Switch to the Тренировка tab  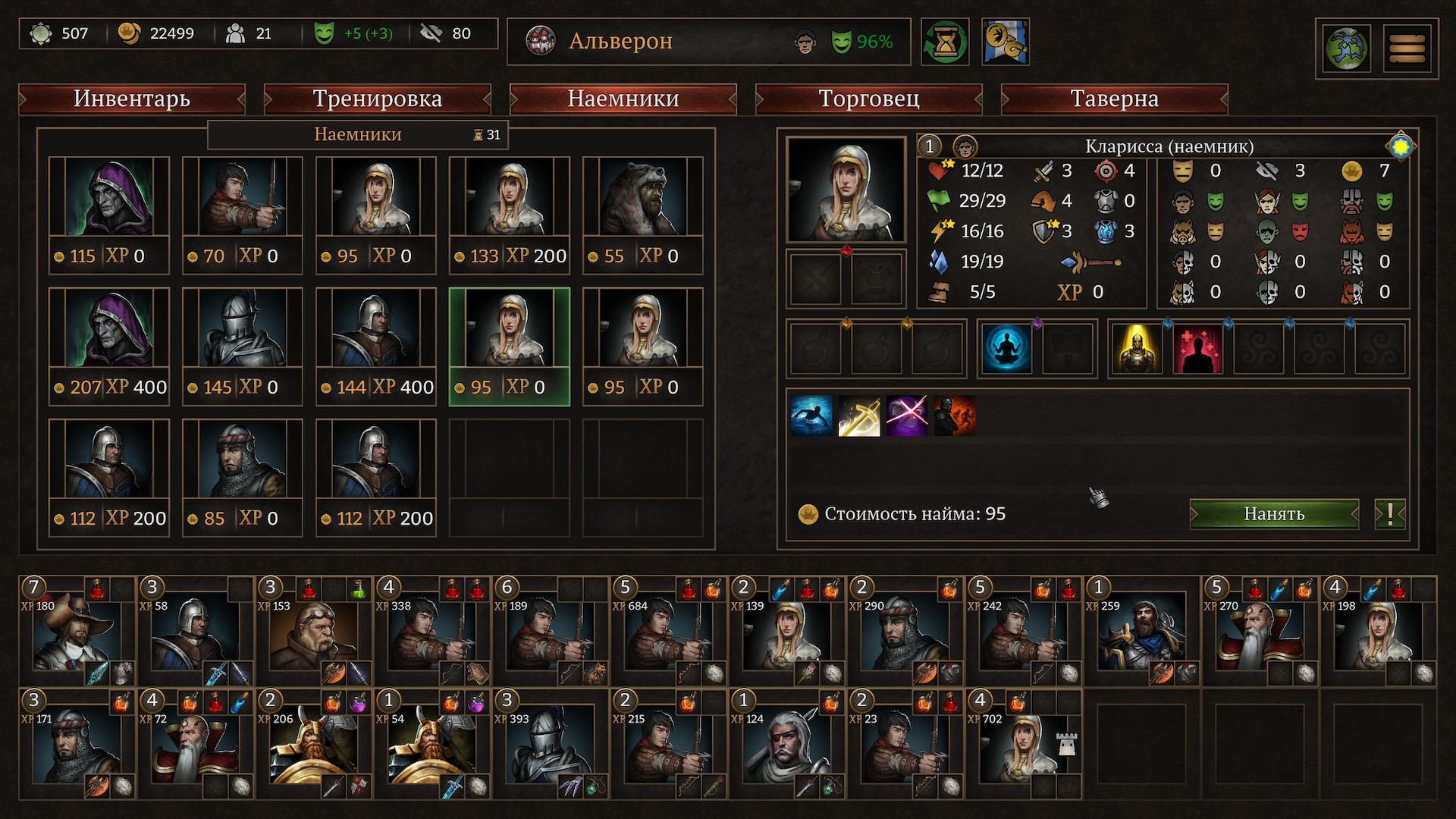(377, 99)
